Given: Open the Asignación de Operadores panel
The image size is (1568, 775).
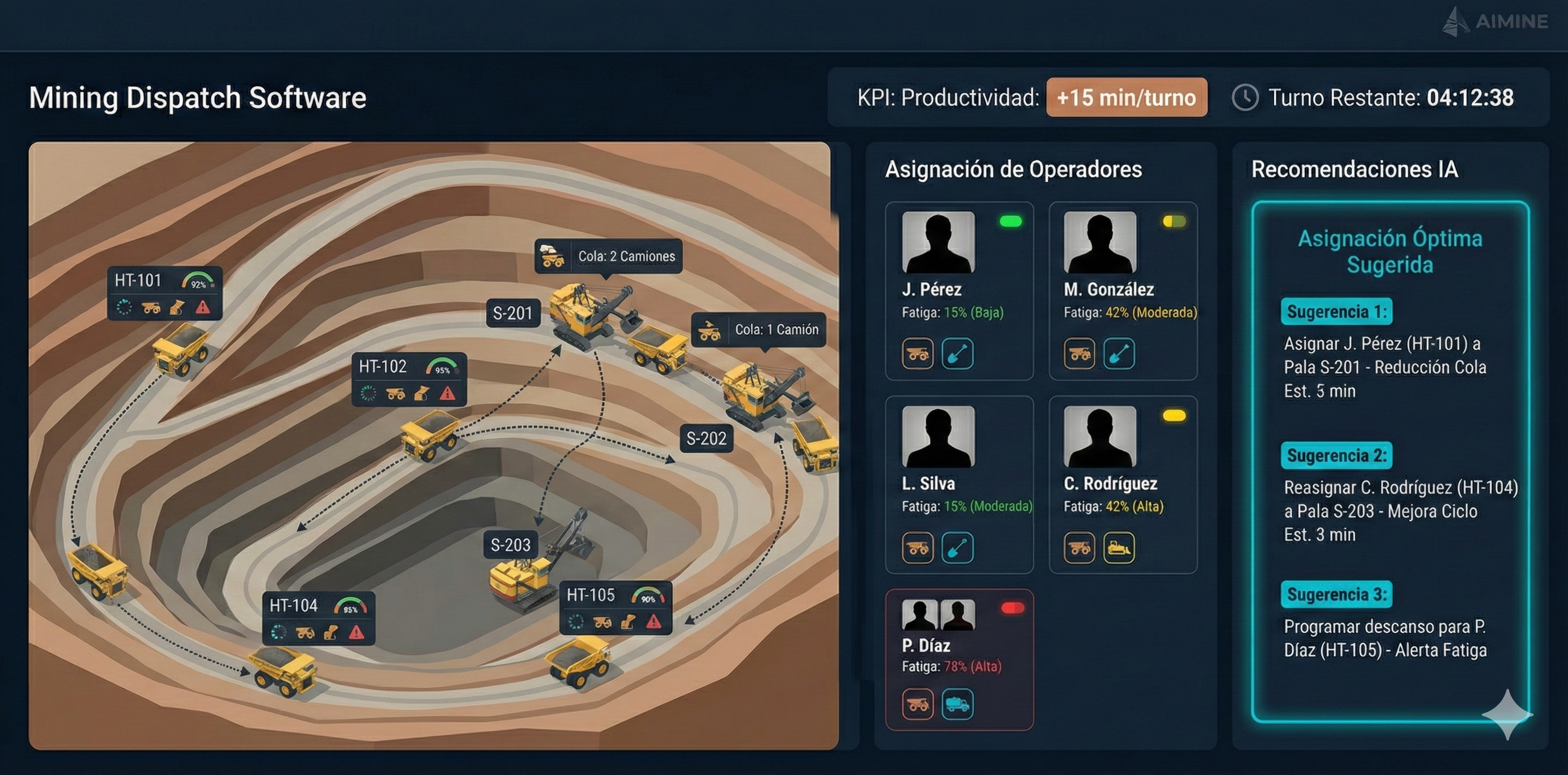Looking at the screenshot, I should [x=1014, y=170].
